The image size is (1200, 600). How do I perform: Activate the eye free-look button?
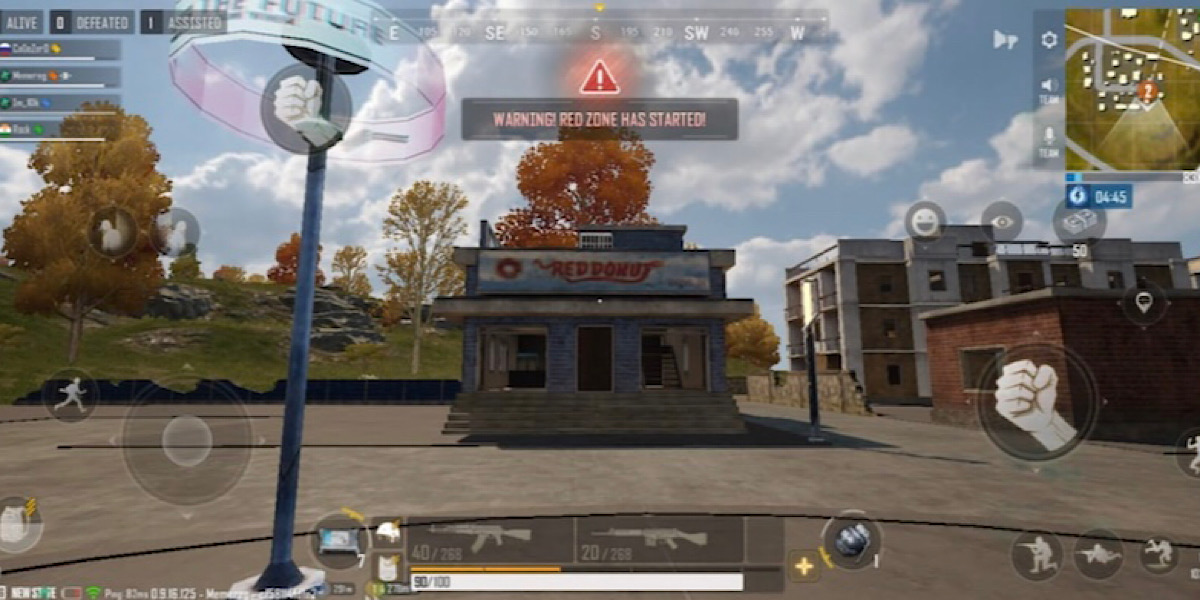tap(1001, 221)
